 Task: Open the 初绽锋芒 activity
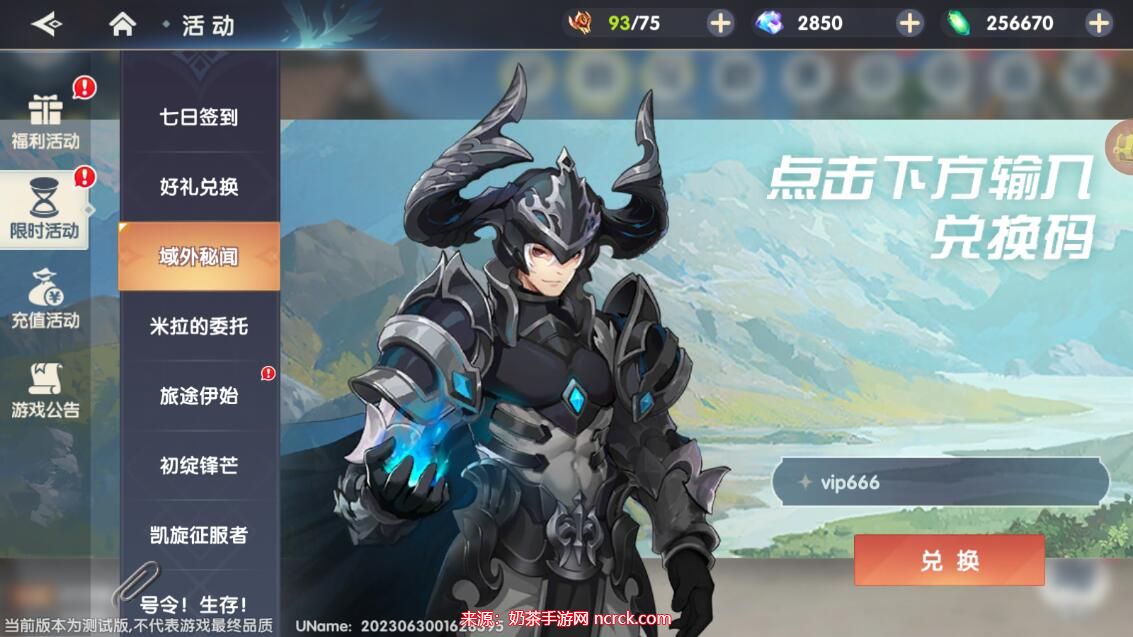[x=199, y=465]
